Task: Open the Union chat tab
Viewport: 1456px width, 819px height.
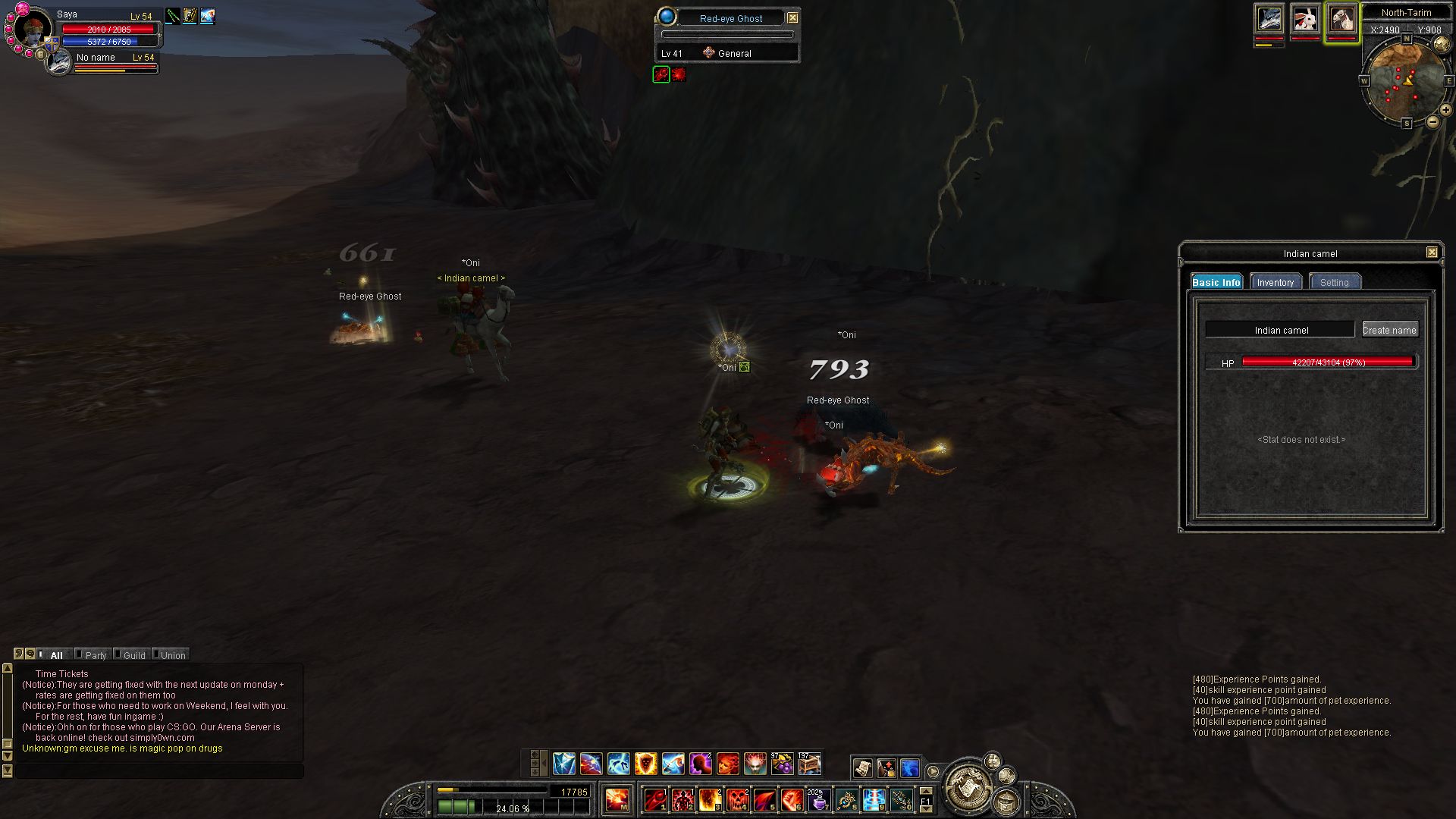Action: [x=172, y=655]
